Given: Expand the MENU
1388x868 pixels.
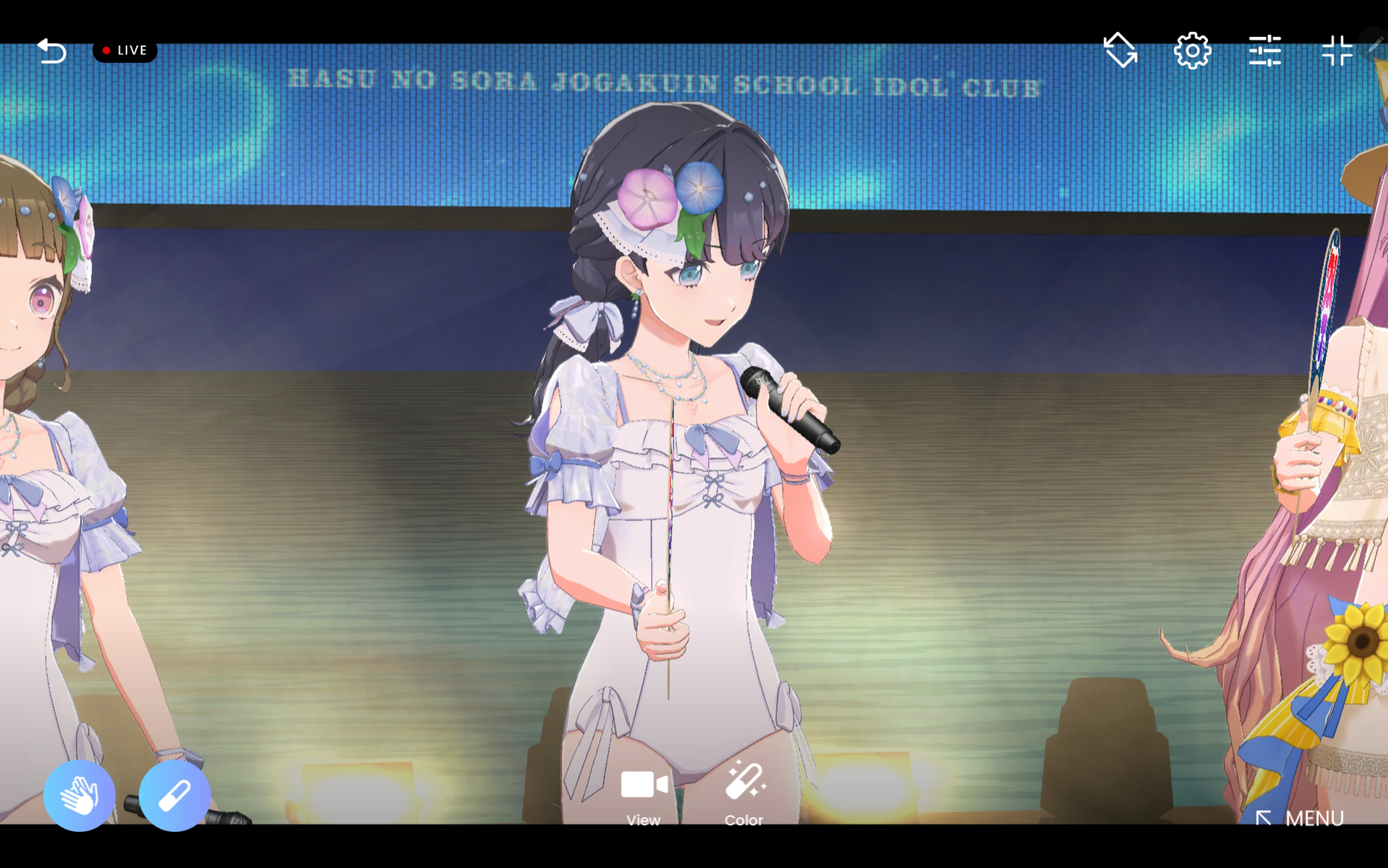Looking at the screenshot, I should click(x=1301, y=817).
